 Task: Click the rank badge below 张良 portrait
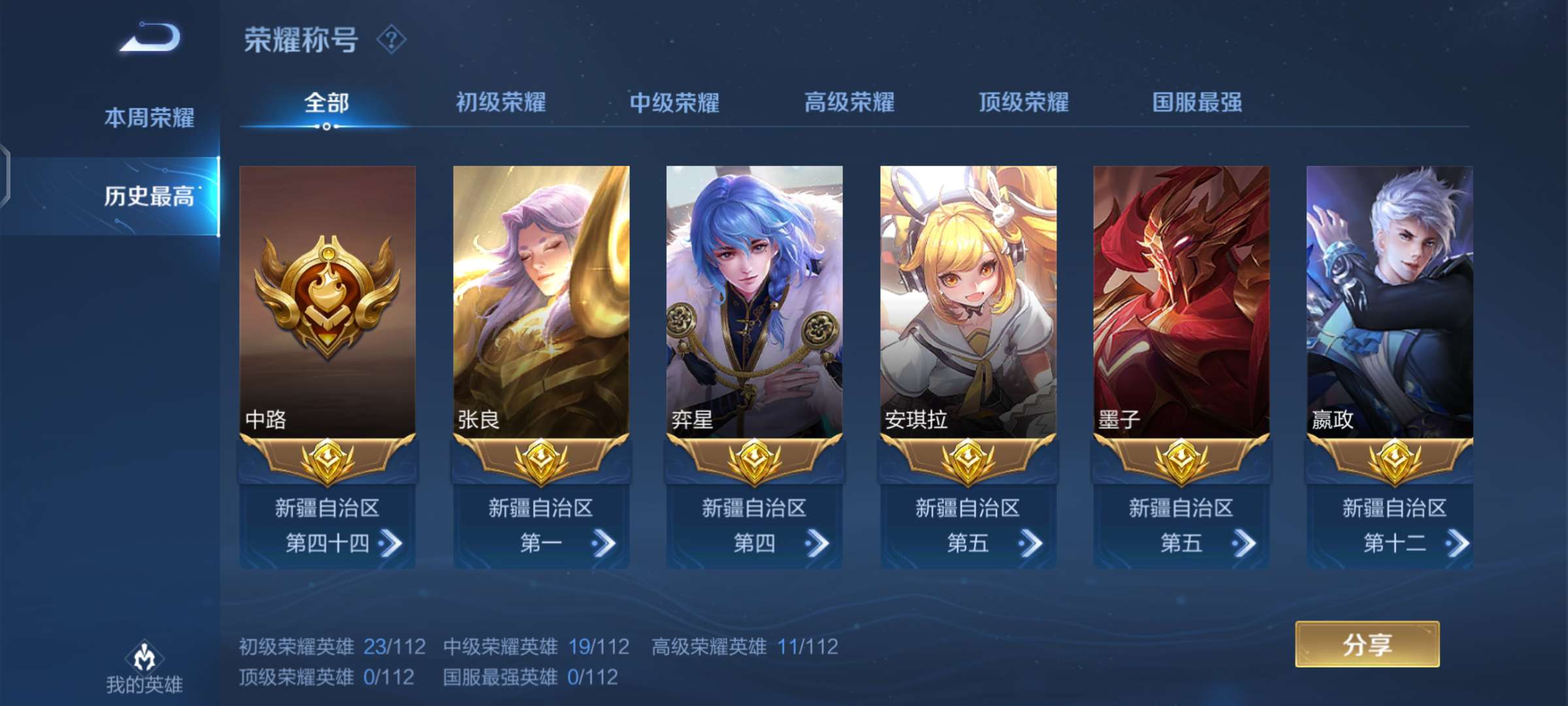click(x=540, y=462)
